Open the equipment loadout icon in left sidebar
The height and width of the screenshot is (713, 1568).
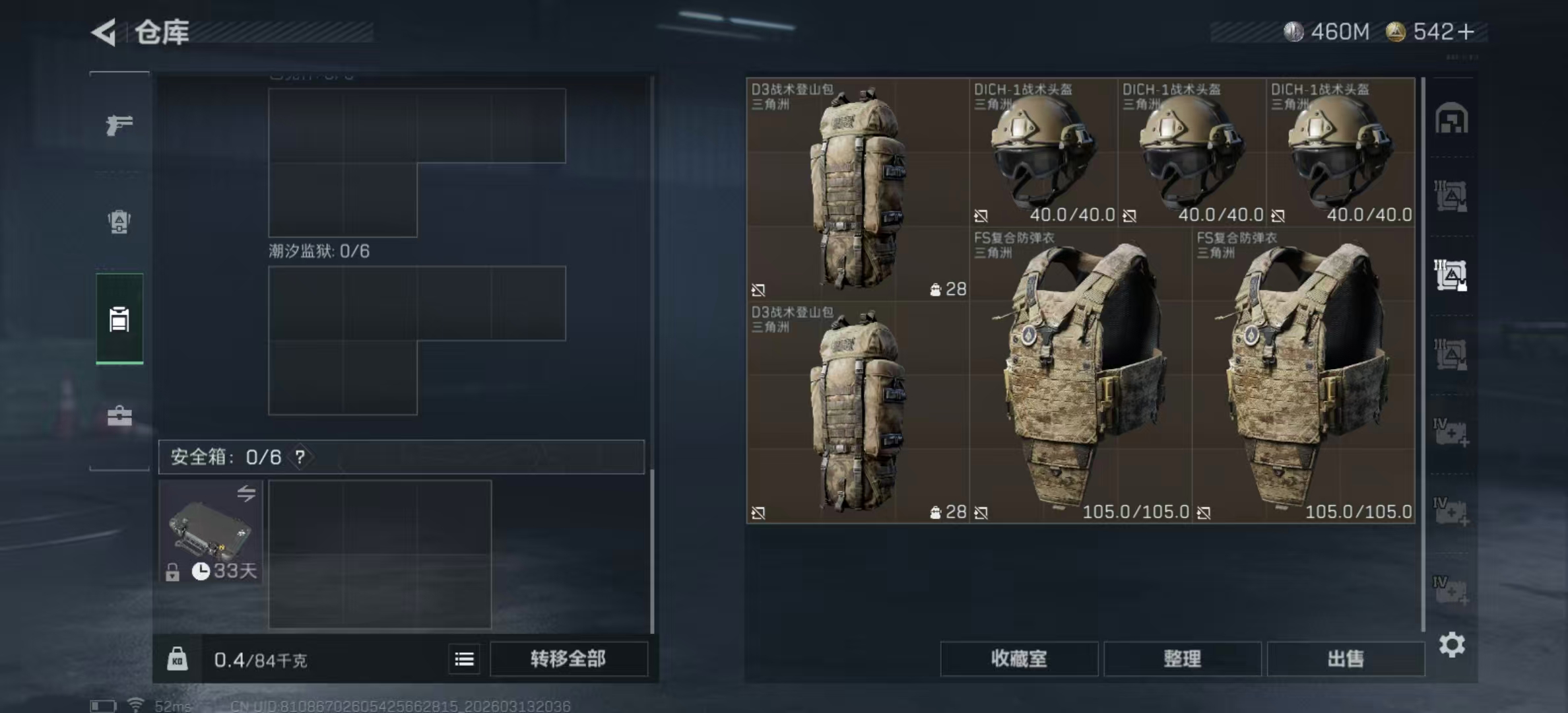pos(119,221)
